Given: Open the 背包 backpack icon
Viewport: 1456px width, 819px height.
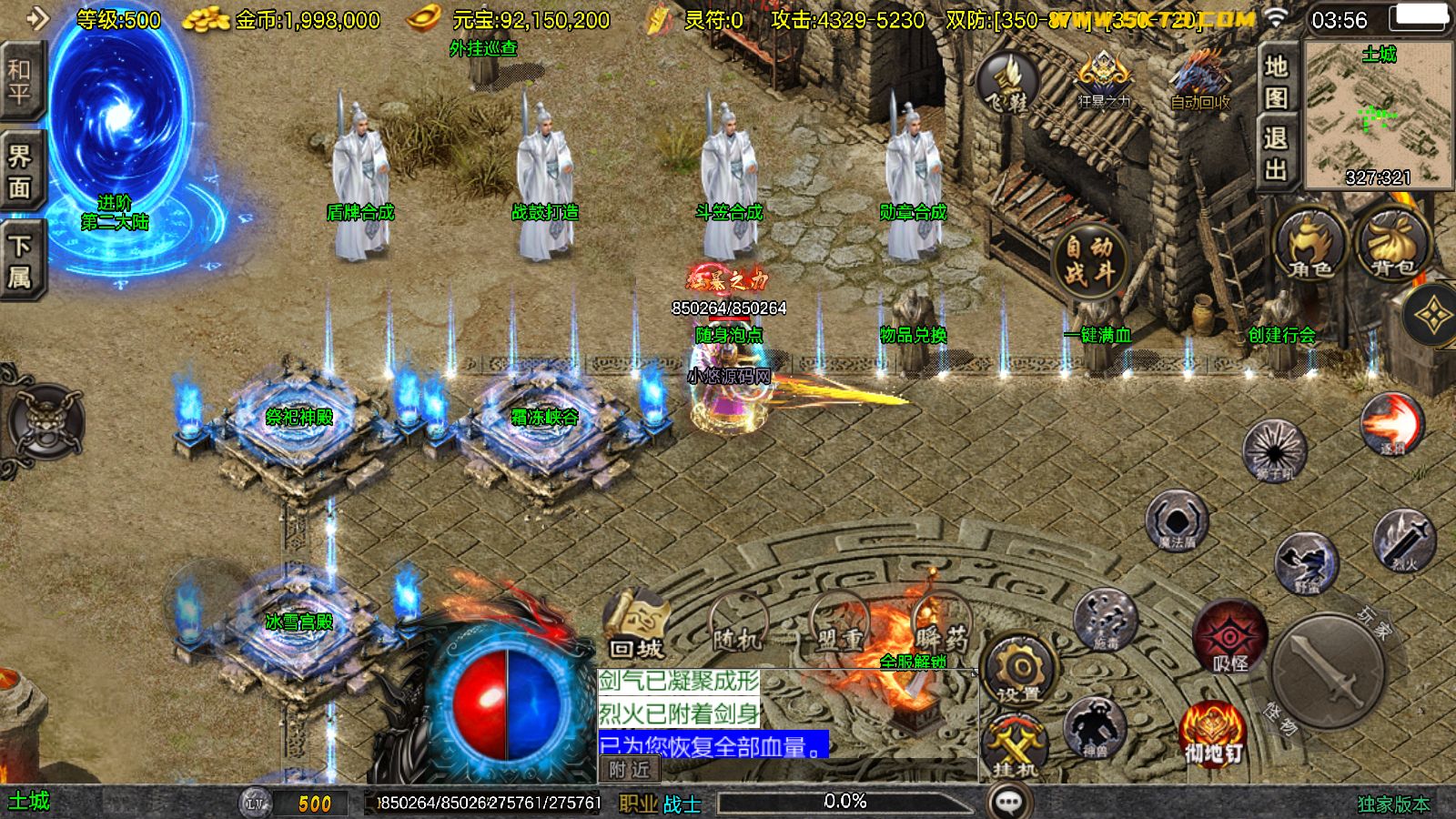Looking at the screenshot, I should 1390,241.
